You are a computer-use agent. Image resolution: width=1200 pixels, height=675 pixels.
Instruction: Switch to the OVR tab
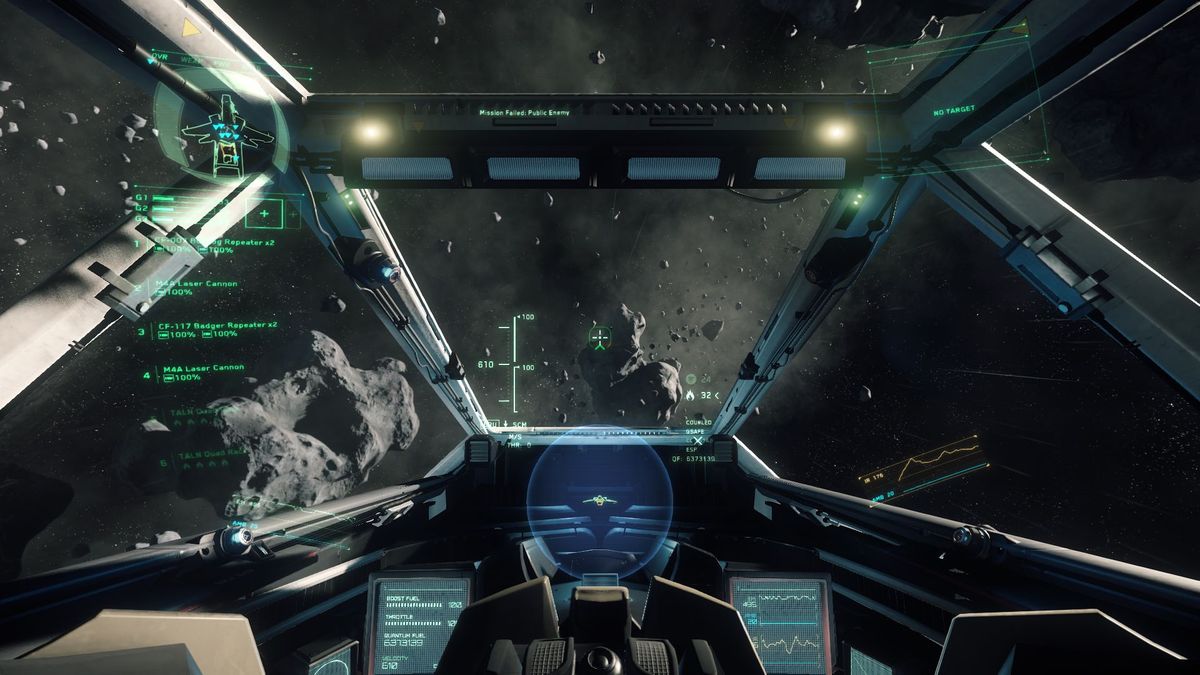tap(163, 59)
